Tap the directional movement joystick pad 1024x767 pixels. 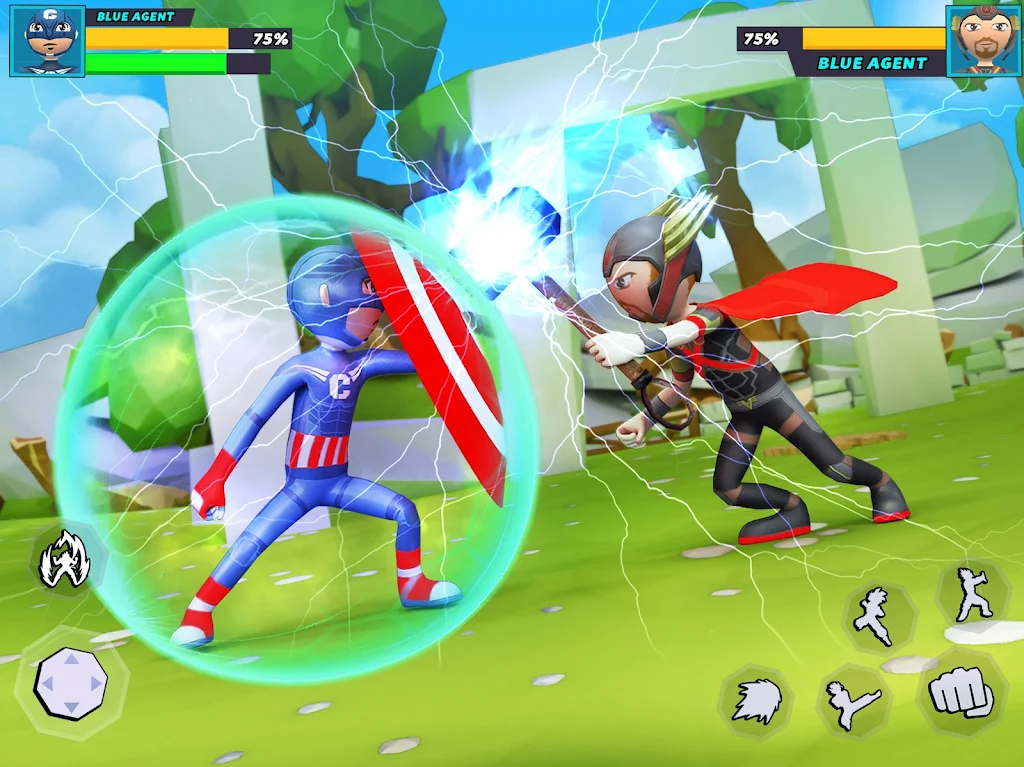click(70, 684)
